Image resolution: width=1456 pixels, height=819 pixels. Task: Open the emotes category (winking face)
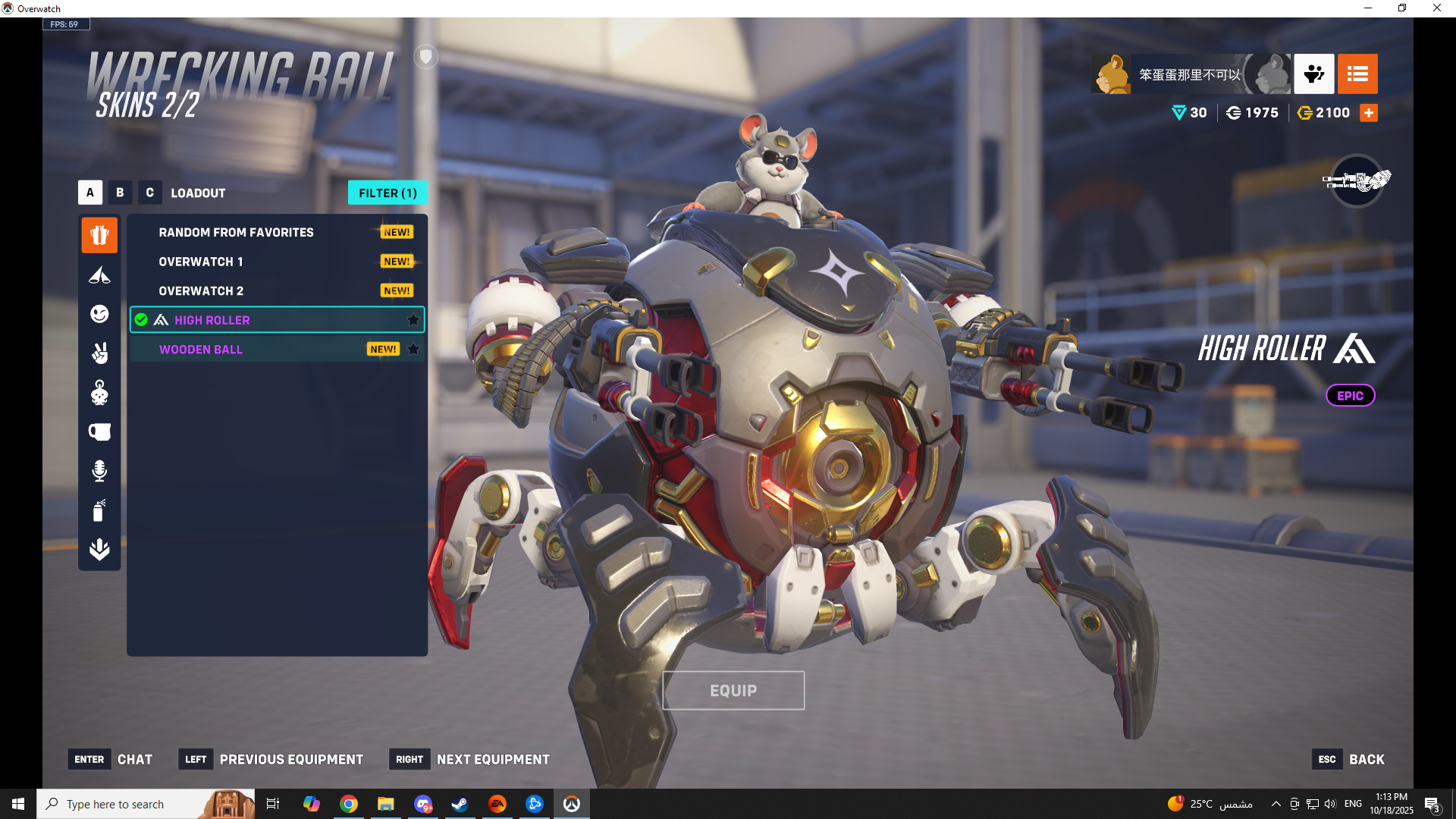[x=99, y=314]
